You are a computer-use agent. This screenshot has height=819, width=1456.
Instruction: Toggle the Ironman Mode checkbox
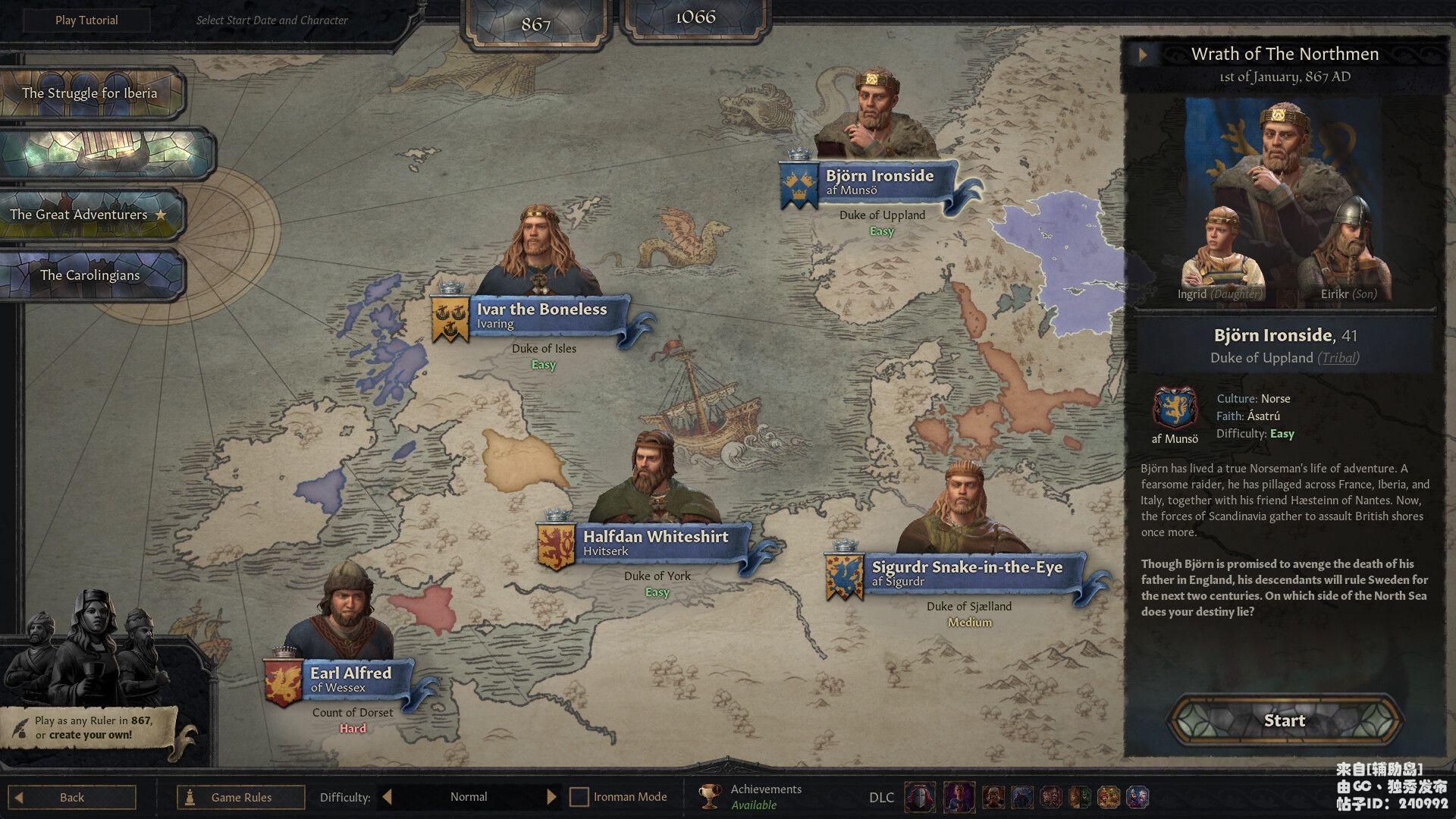tap(579, 797)
